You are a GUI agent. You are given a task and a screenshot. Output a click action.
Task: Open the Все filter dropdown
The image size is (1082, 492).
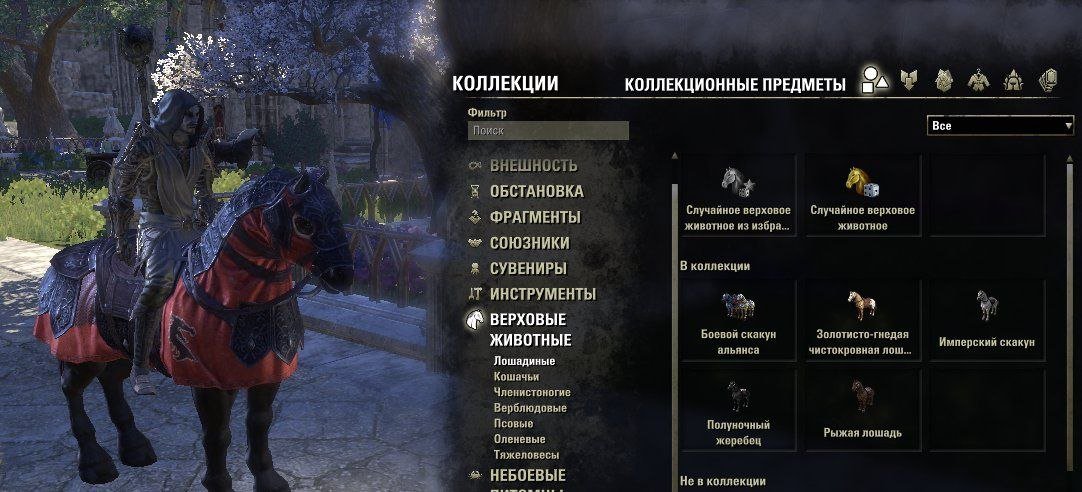1000,127
